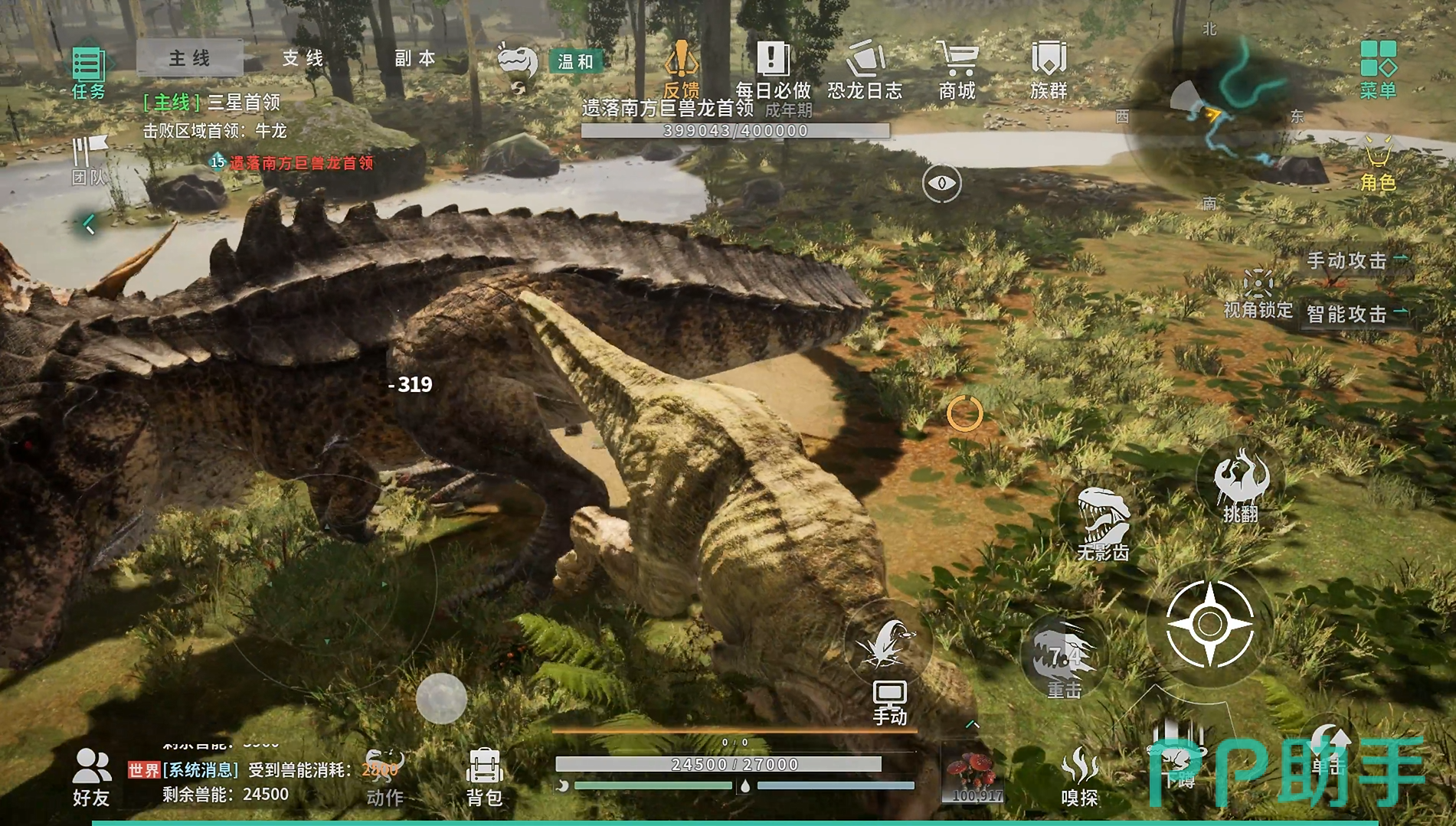Screen dimensions: 1456x826
Task: Select 手动攻击 manual attack mode
Action: pos(1348,261)
